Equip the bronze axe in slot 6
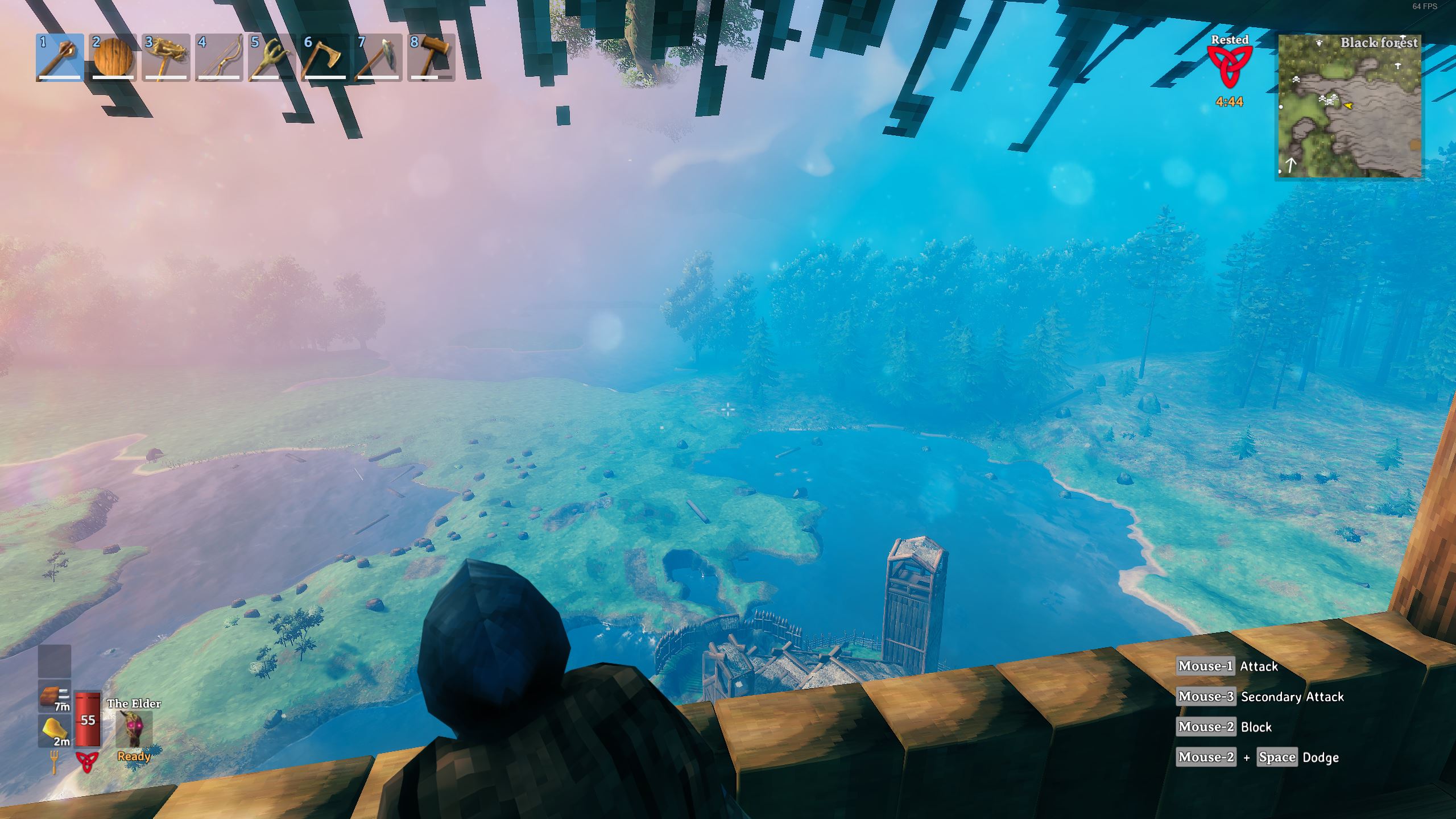 point(324,57)
